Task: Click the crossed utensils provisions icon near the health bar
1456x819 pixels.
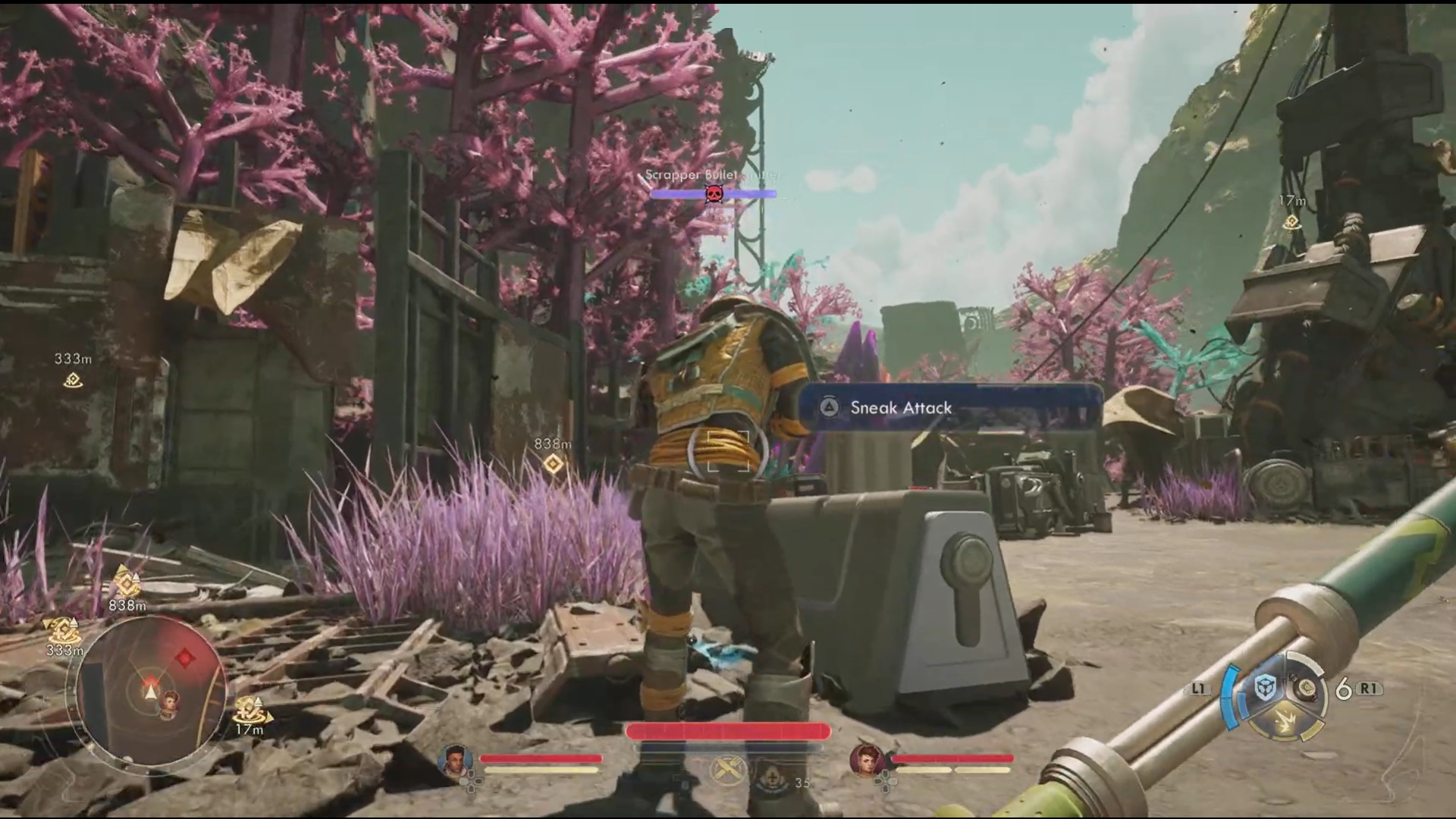Action: point(728,768)
